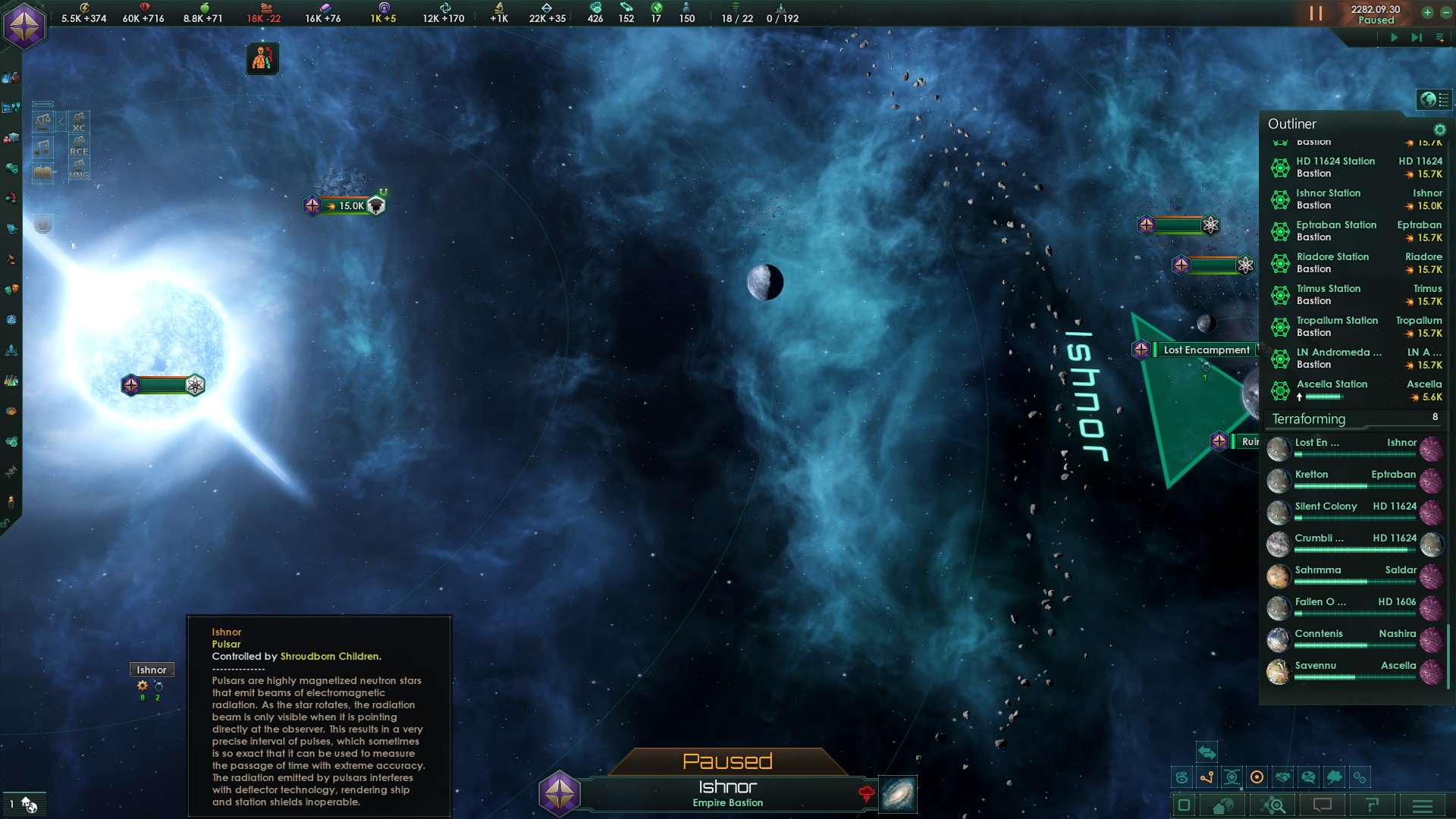Viewport: 1456px width, 819px height.
Task: Open the music player note icon
Action: 43,147
